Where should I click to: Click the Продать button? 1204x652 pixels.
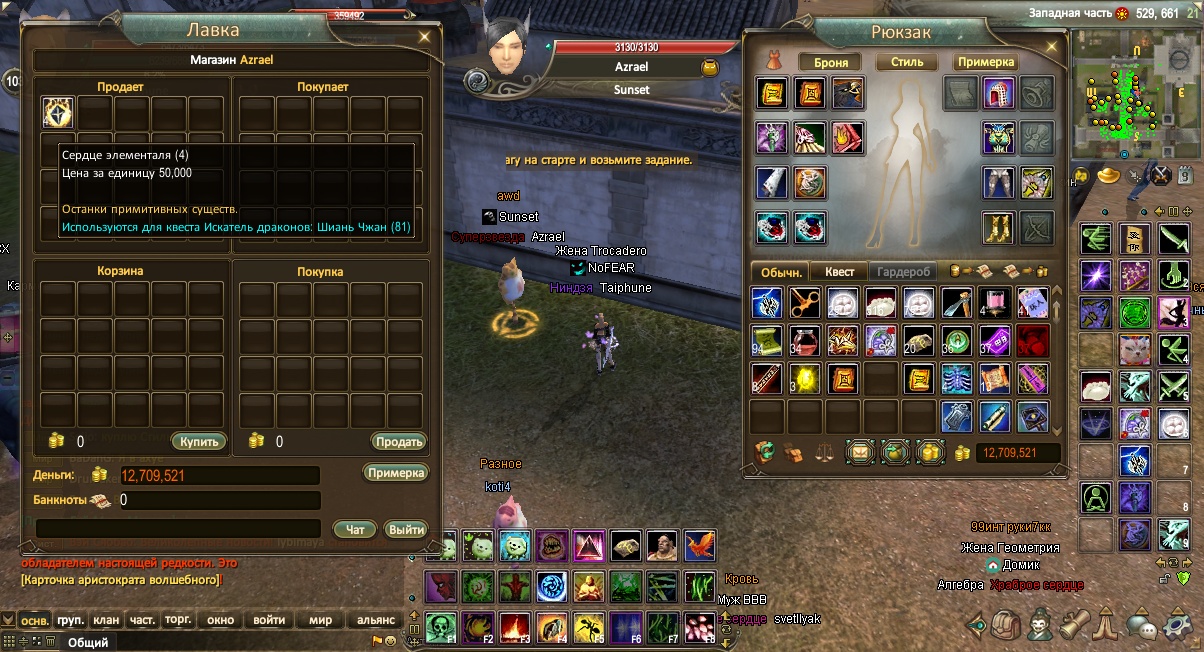coord(400,441)
